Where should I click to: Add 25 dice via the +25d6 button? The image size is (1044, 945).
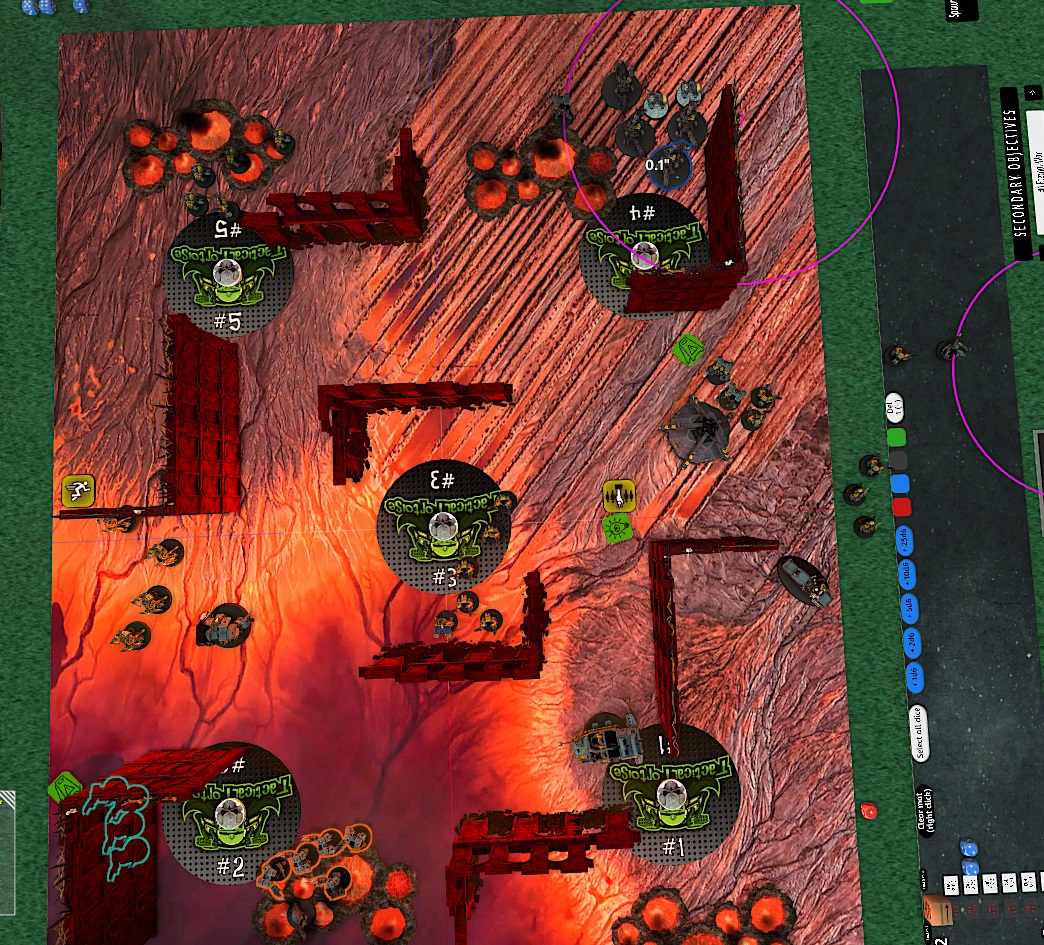(904, 540)
